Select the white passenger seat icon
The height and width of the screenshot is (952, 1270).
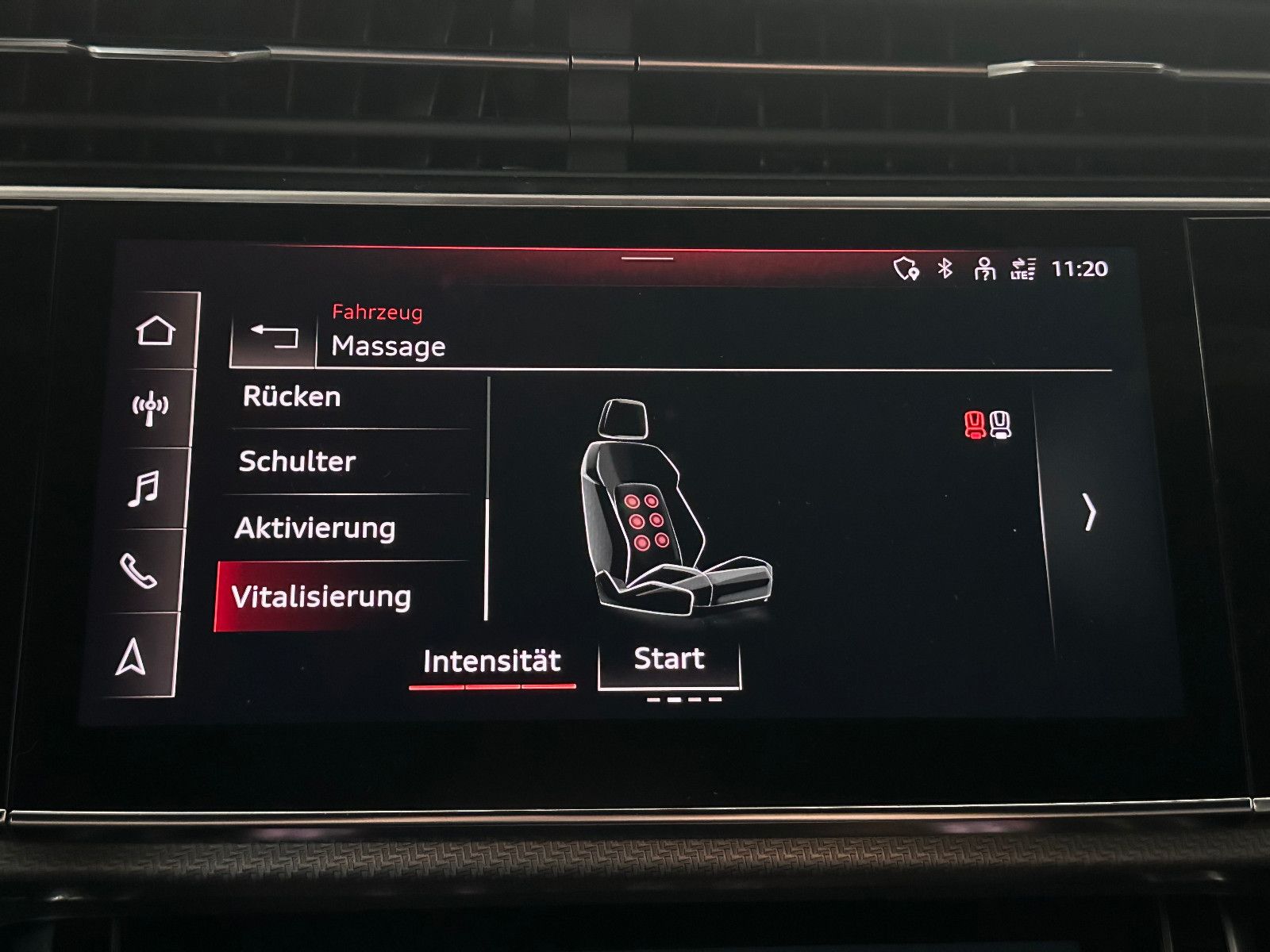click(1001, 425)
